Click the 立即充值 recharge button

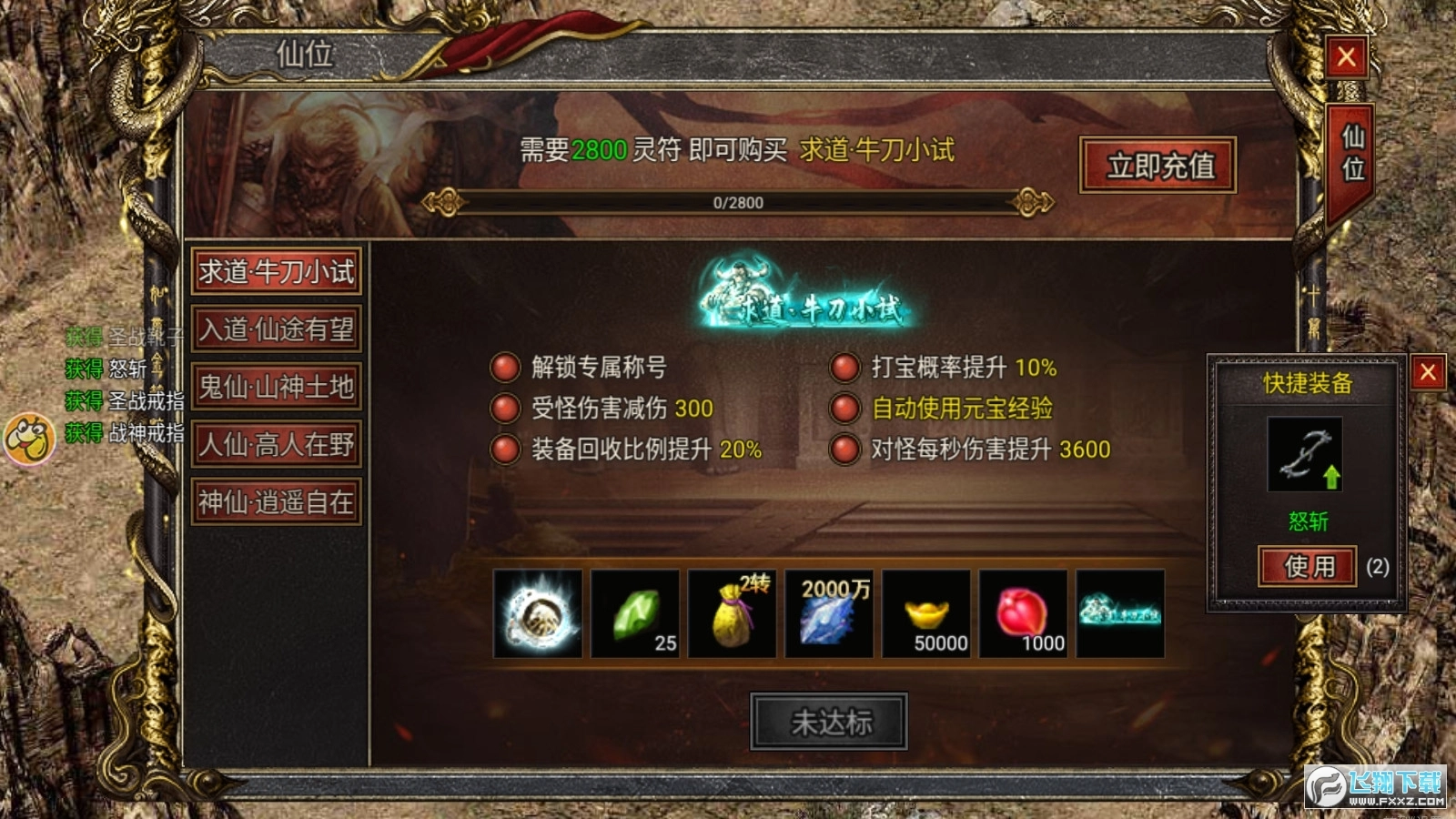[x=1158, y=166]
